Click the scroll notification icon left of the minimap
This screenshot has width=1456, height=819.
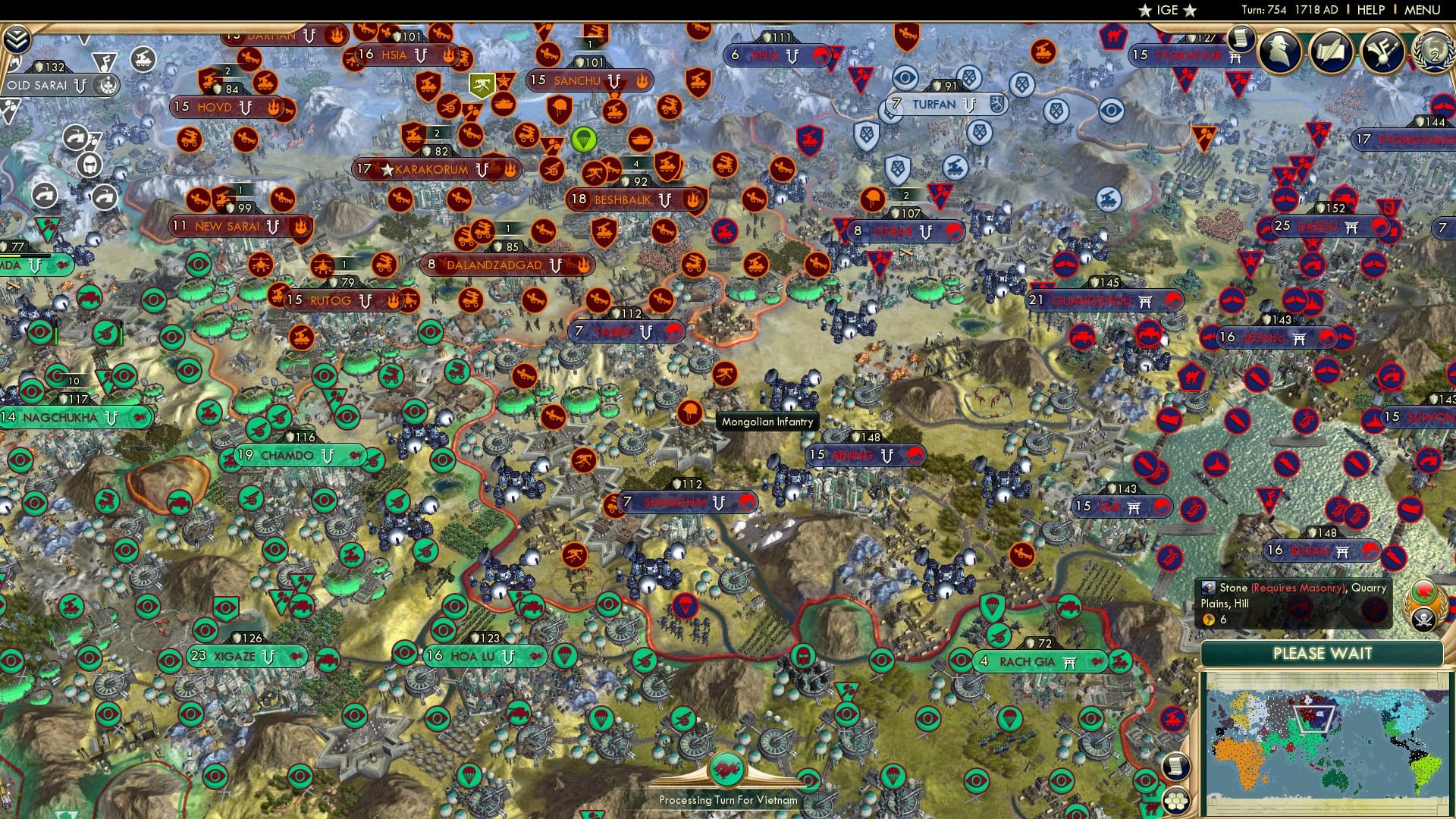(x=1175, y=767)
